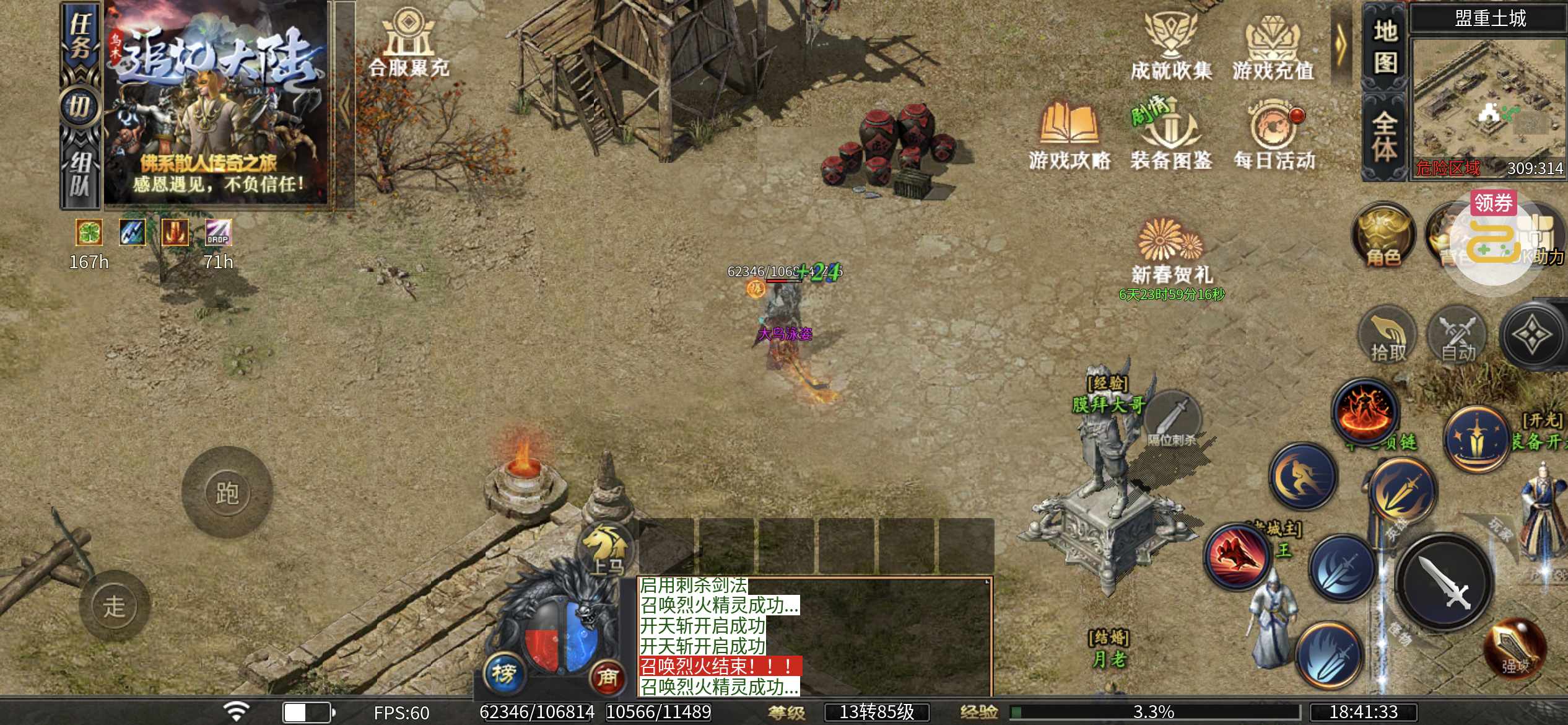Open the 商 shop button

click(607, 677)
